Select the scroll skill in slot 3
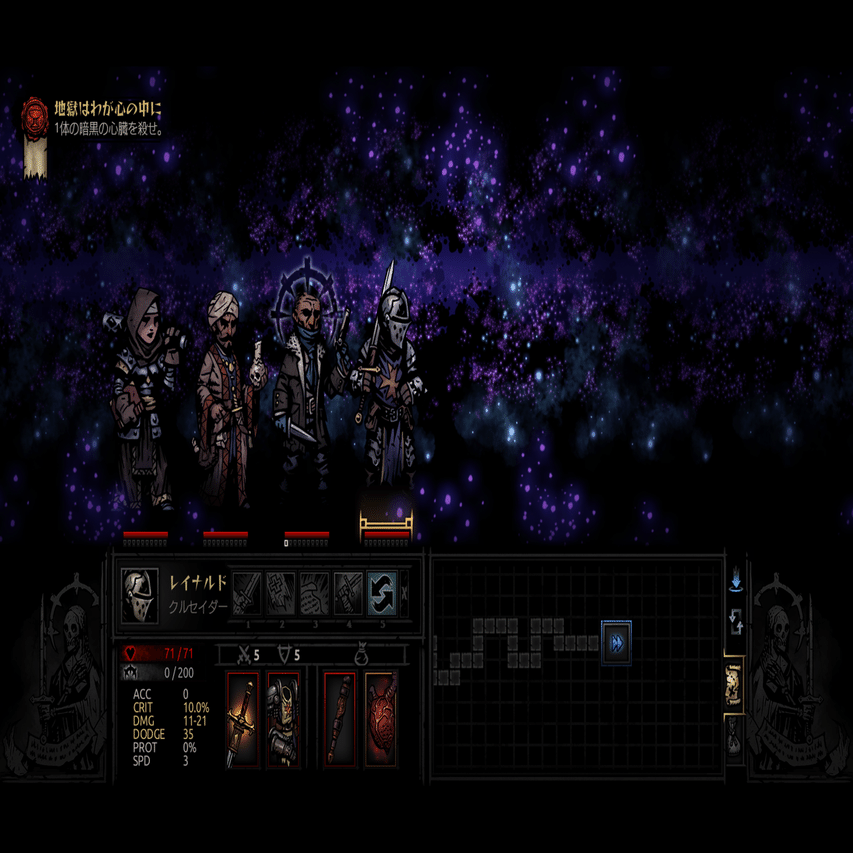The height and width of the screenshot is (853, 853). [x=315, y=593]
